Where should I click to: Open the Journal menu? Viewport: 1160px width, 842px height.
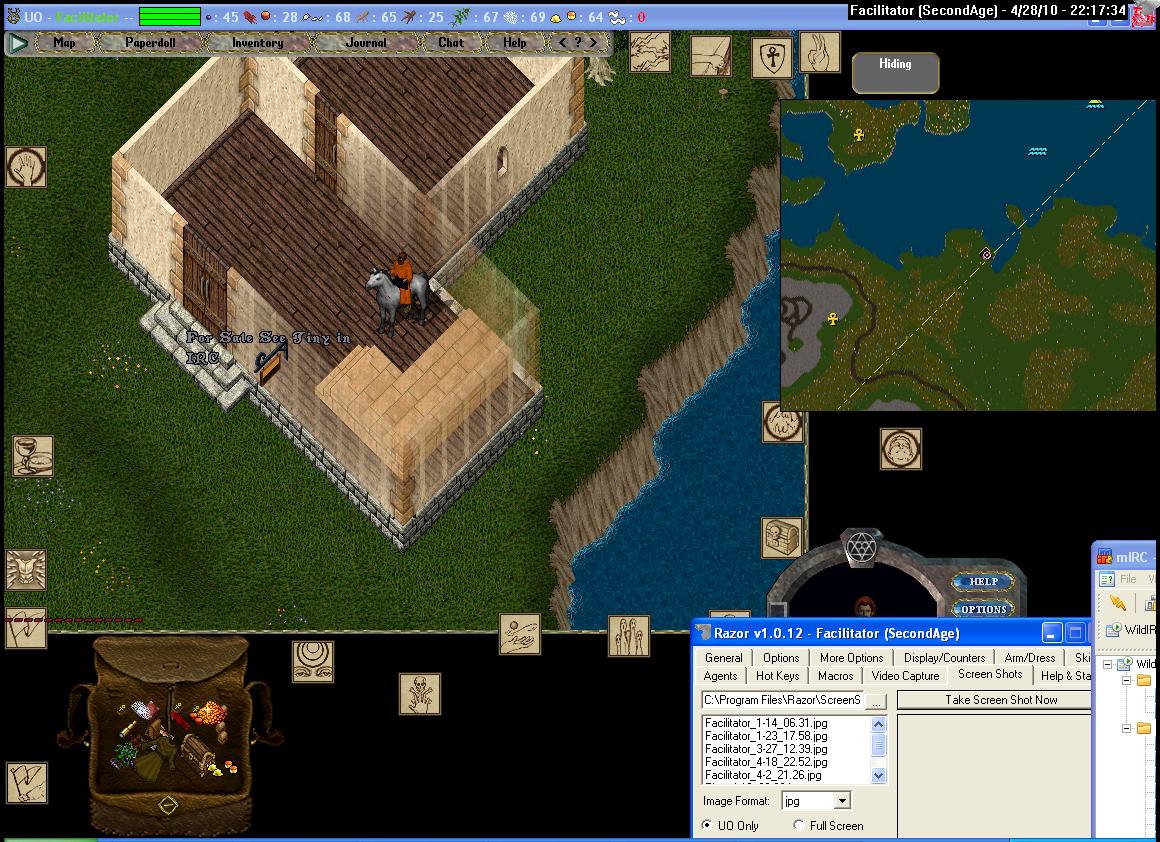coord(366,43)
